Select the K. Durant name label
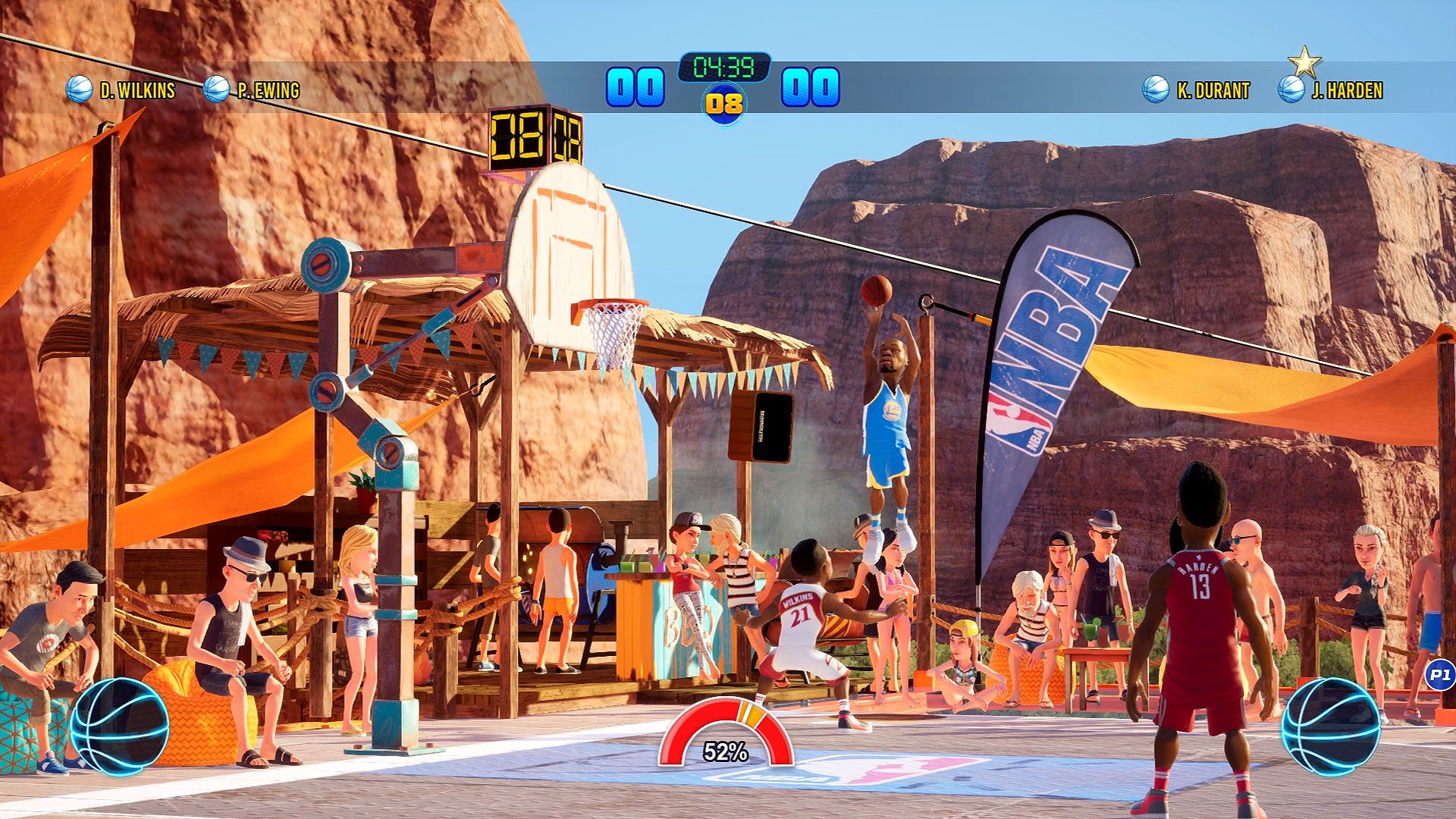 coord(1212,88)
